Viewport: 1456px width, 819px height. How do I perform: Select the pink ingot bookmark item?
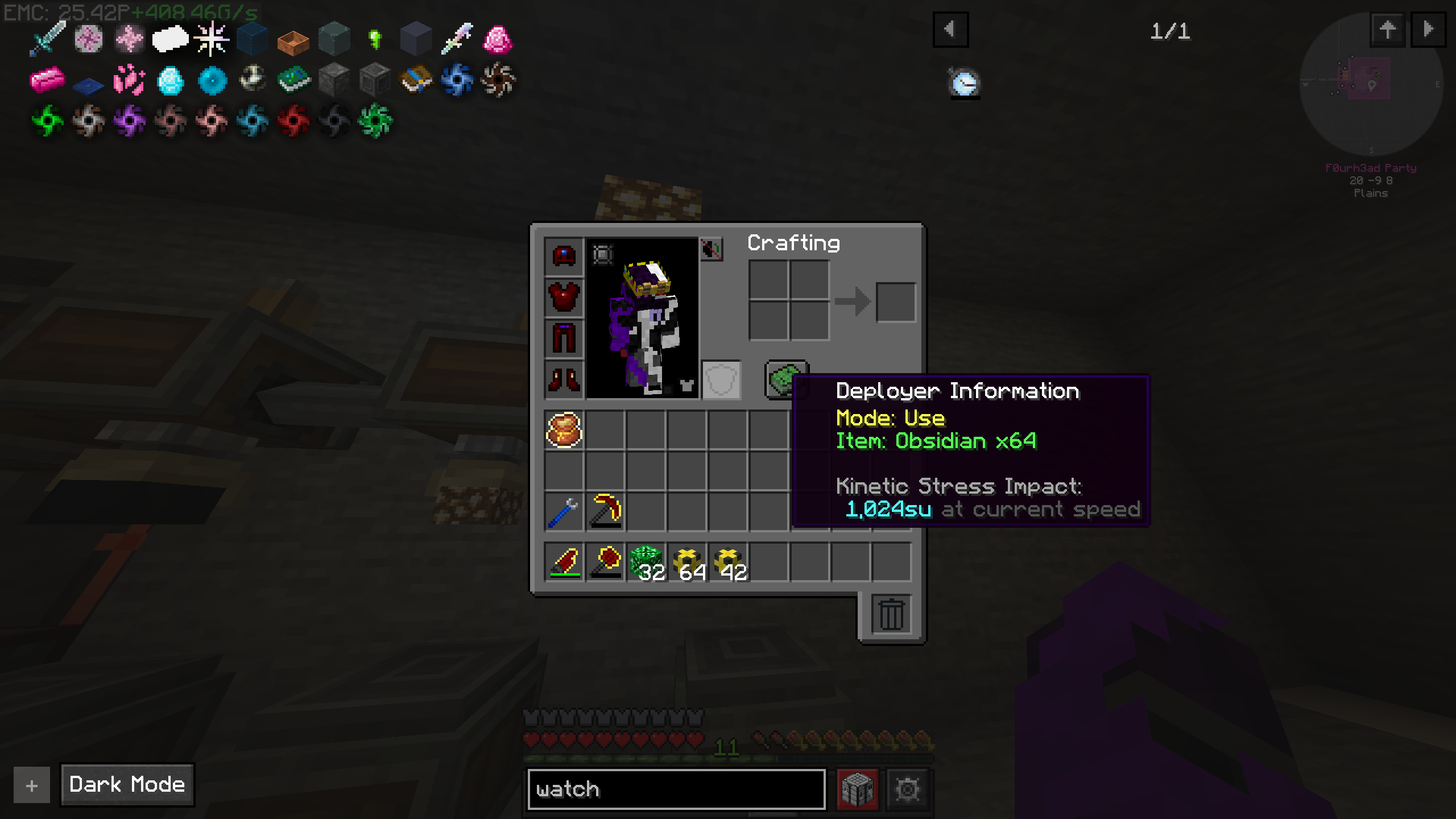(47, 80)
